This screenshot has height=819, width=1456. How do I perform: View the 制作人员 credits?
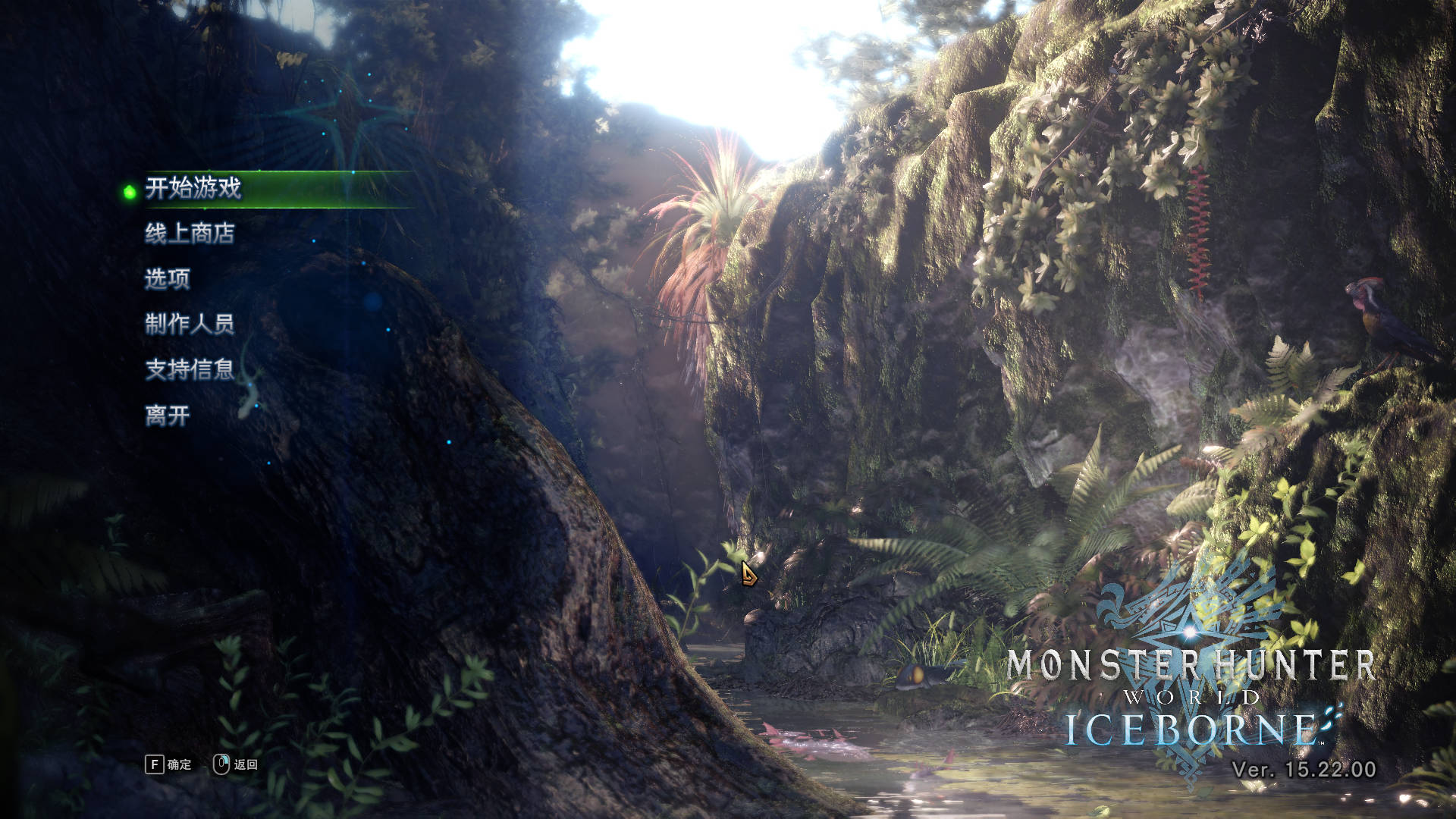pyautogui.click(x=190, y=324)
